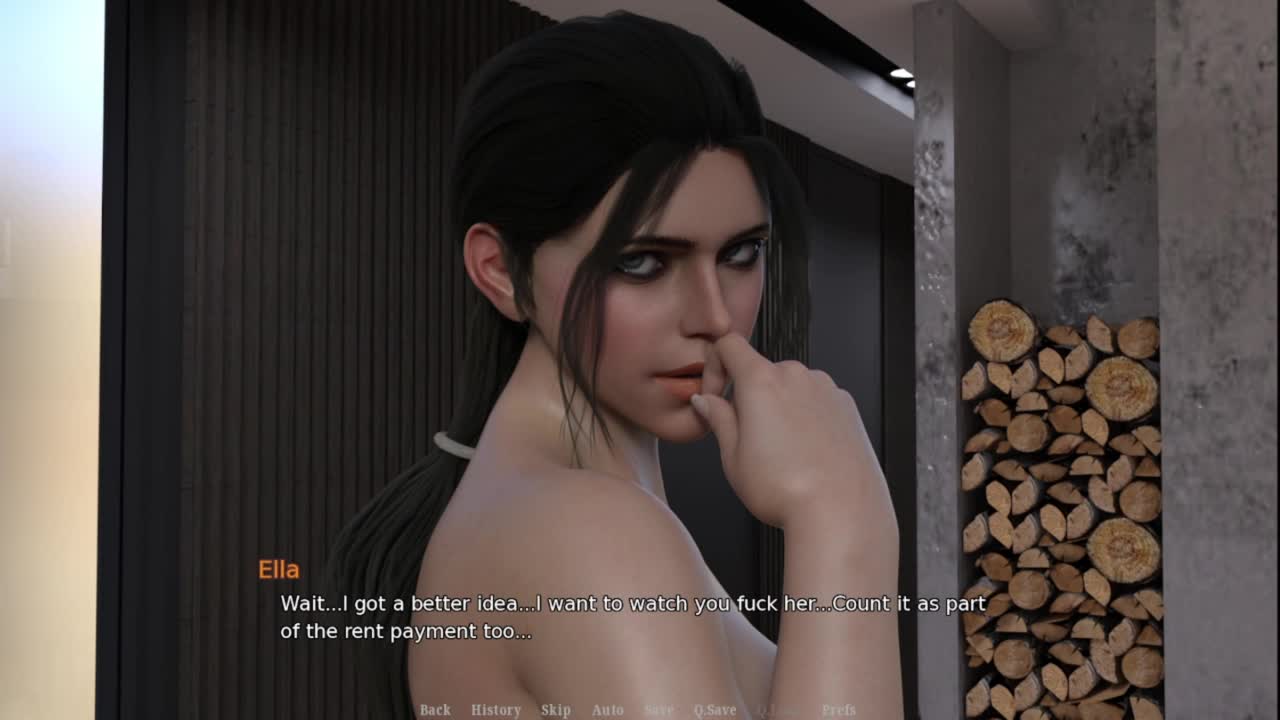
Task: Quick save with the Q.Save button
Action: click(x=715, y=710)
